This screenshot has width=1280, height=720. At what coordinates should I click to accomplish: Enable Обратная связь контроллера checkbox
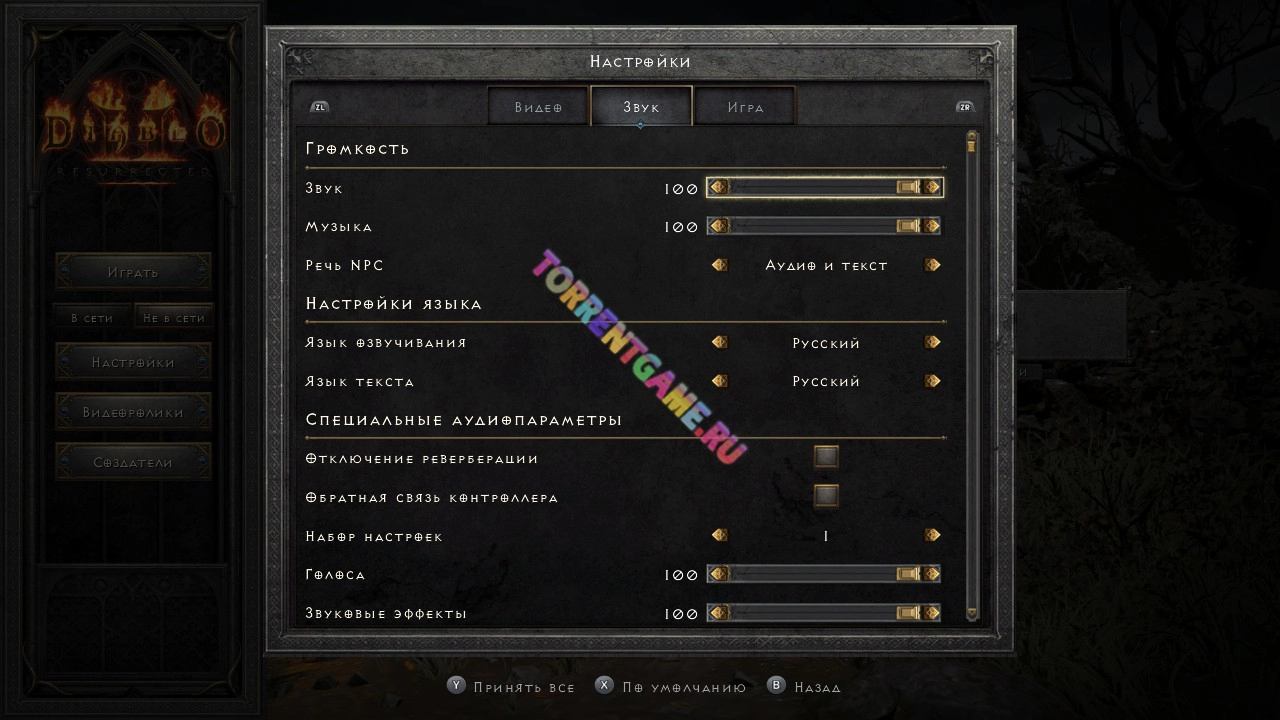click(826, 496)
